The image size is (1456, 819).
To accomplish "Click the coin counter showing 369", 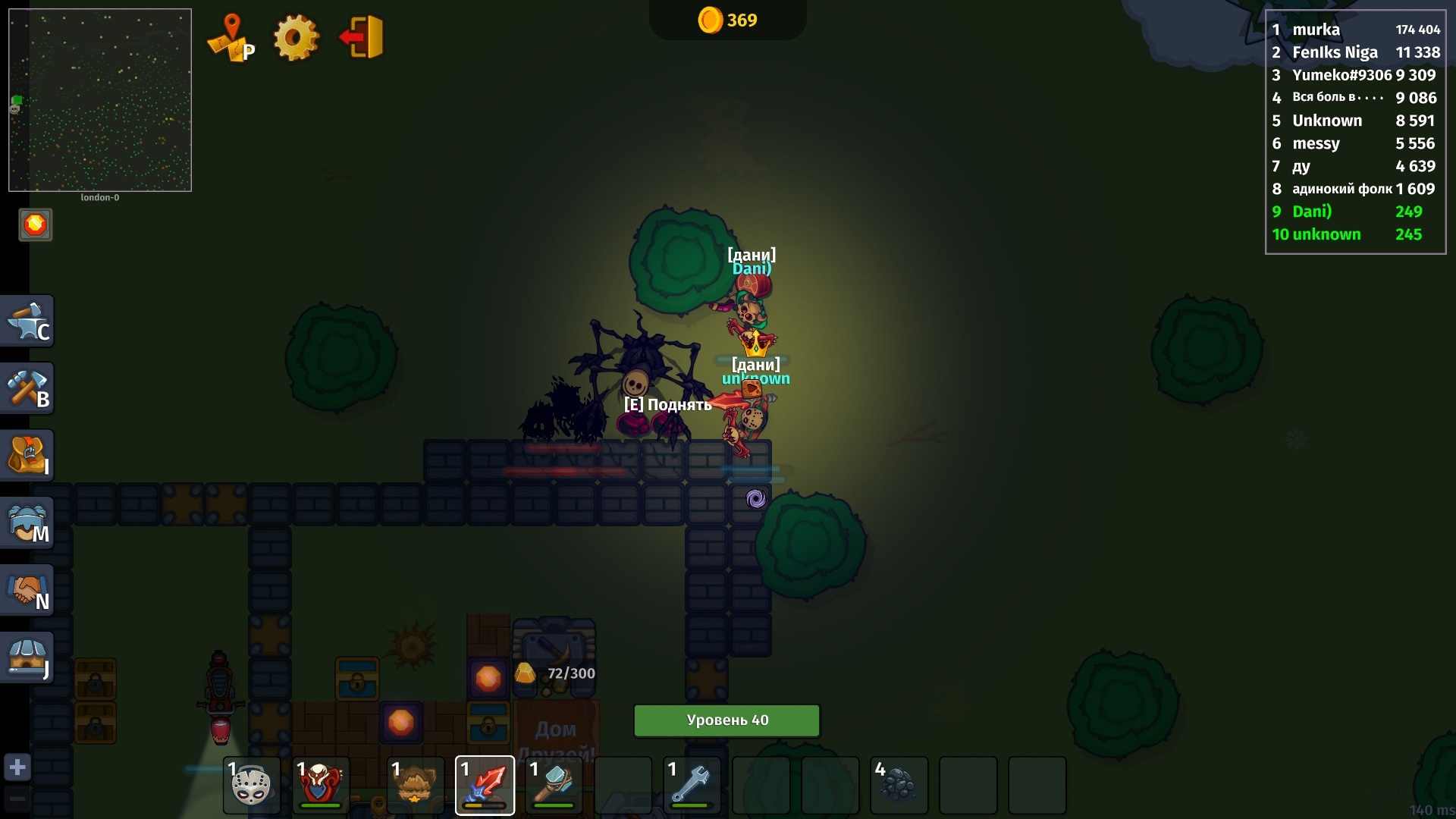I will (726, 20).
